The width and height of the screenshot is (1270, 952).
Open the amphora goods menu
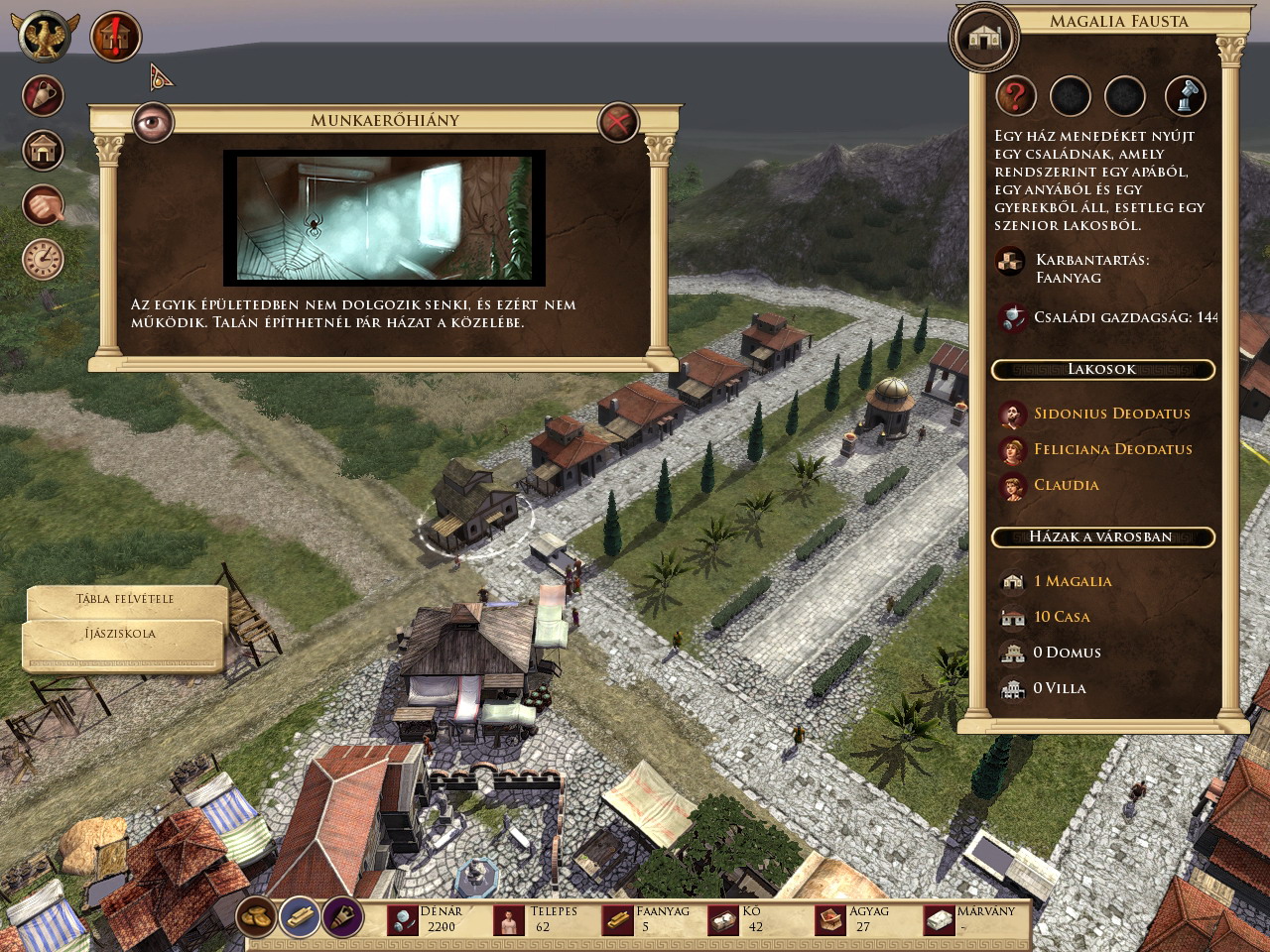(43, 96)
